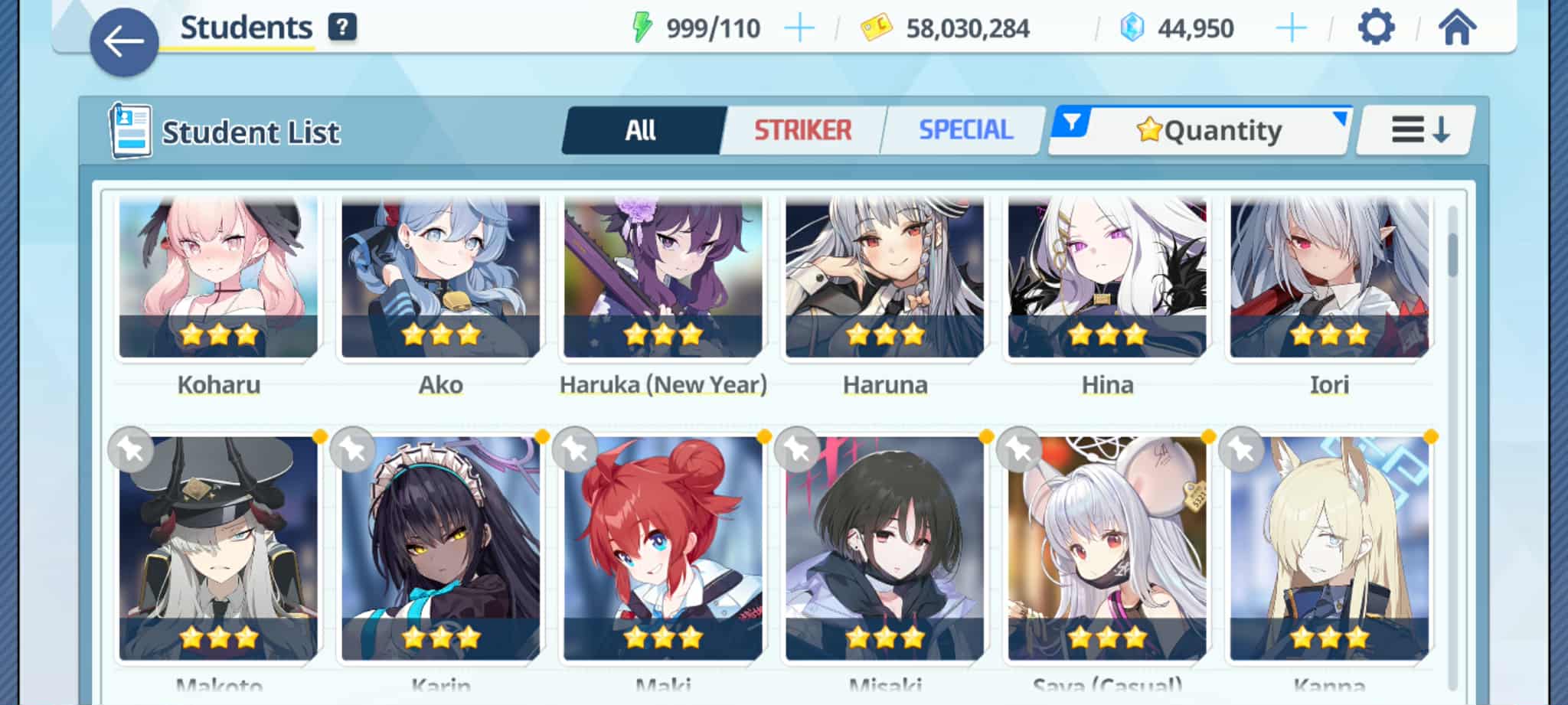Add more energy with the plus button

[799, 28]
